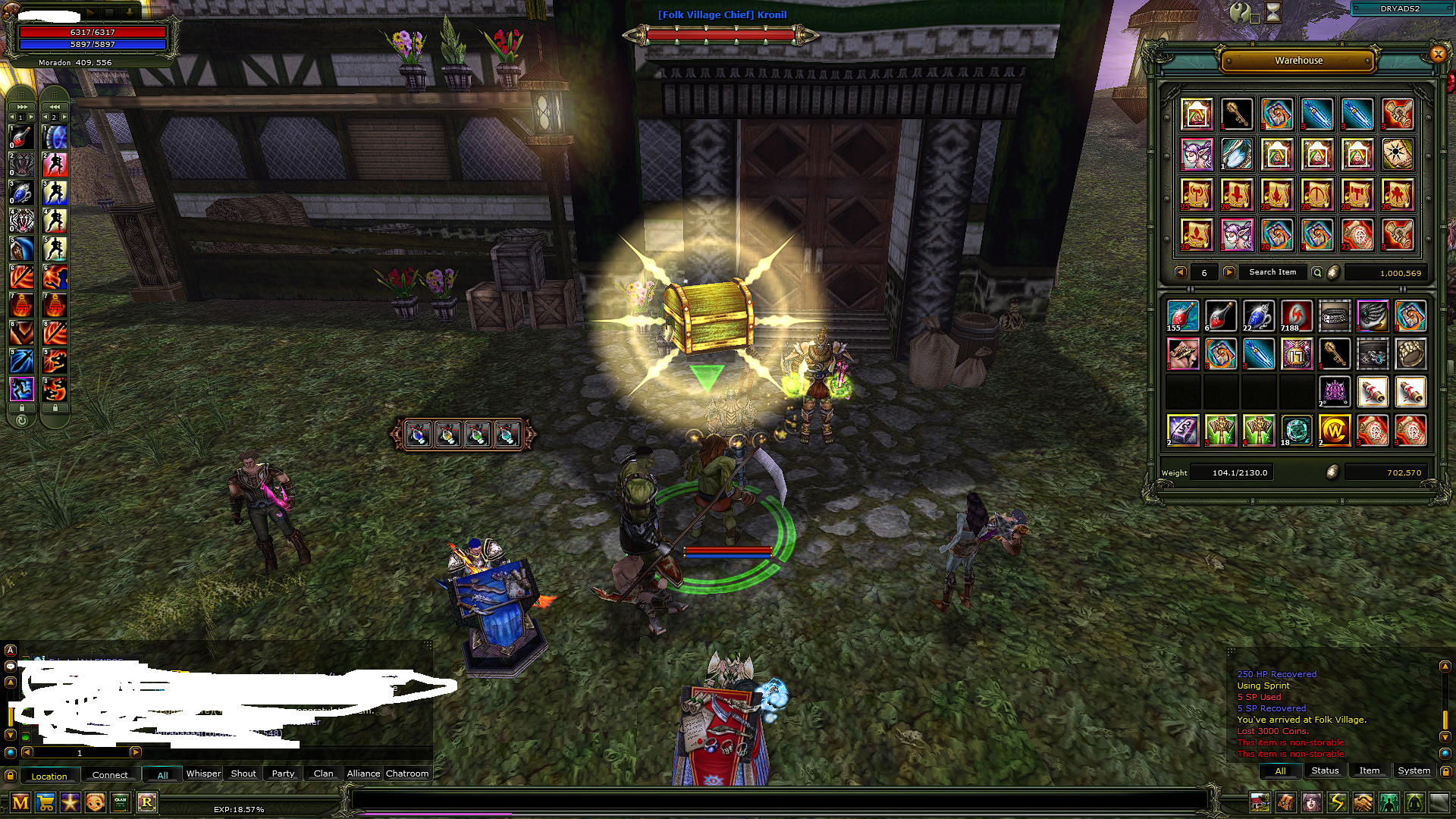Open the shopping cart store icon
The width and height of the screenshot is (1456, 819).
coord(45,802)
